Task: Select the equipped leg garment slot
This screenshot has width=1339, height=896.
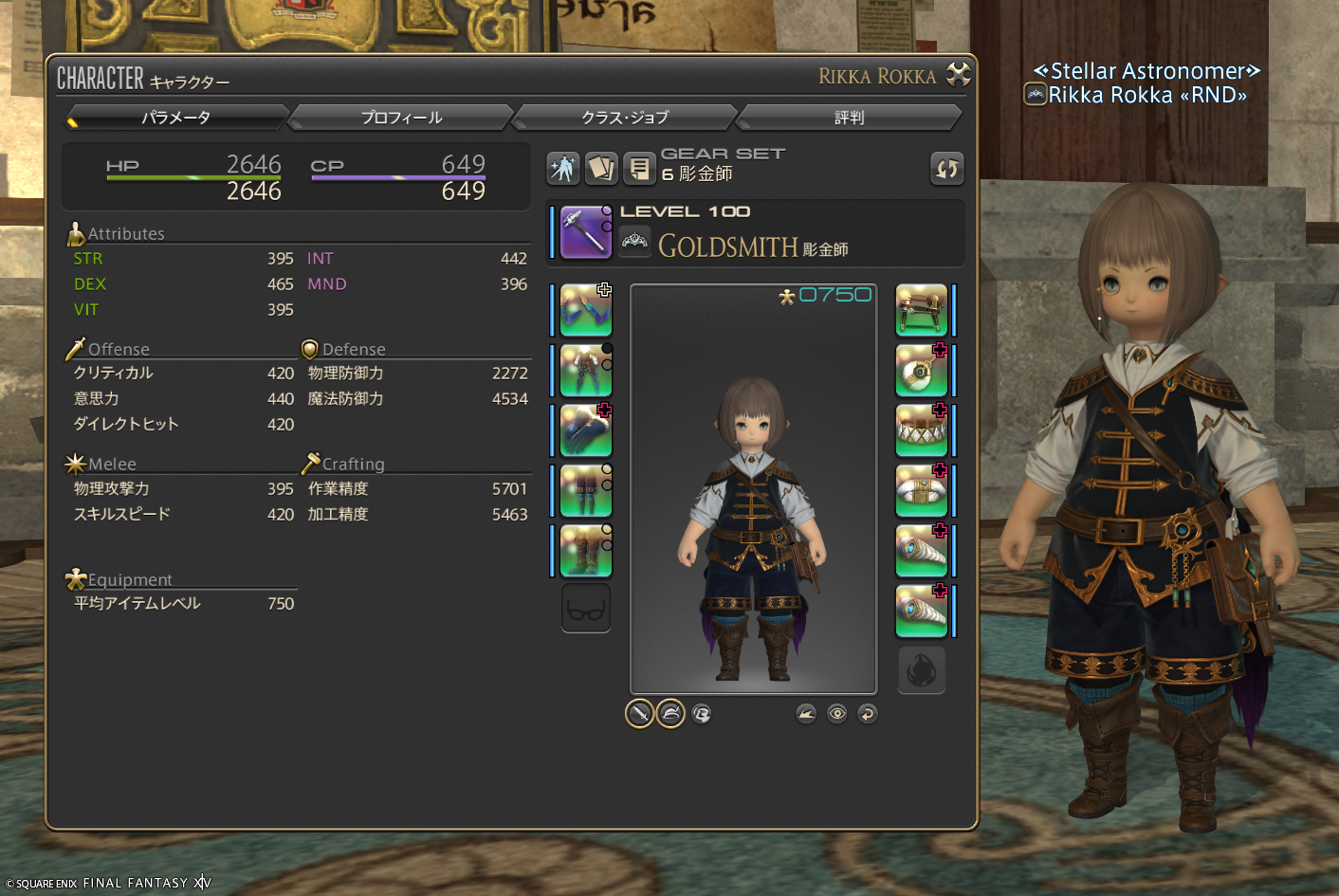Action: 586,490
